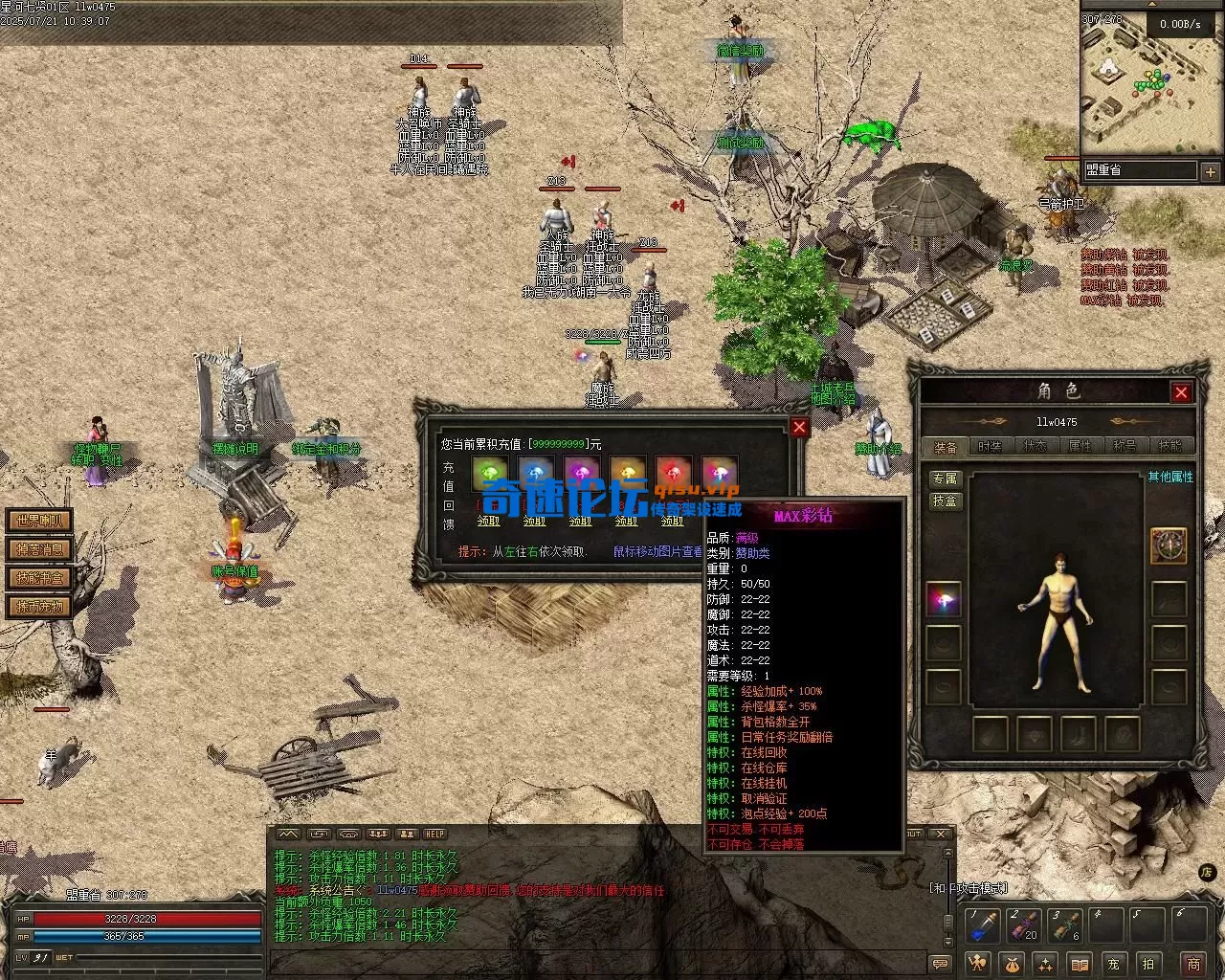Viewport: 1225px width, 980px height.
Task: Open the 技盒 skill box button in character panel
Action: pyautogui.click(x=945, y=501)
